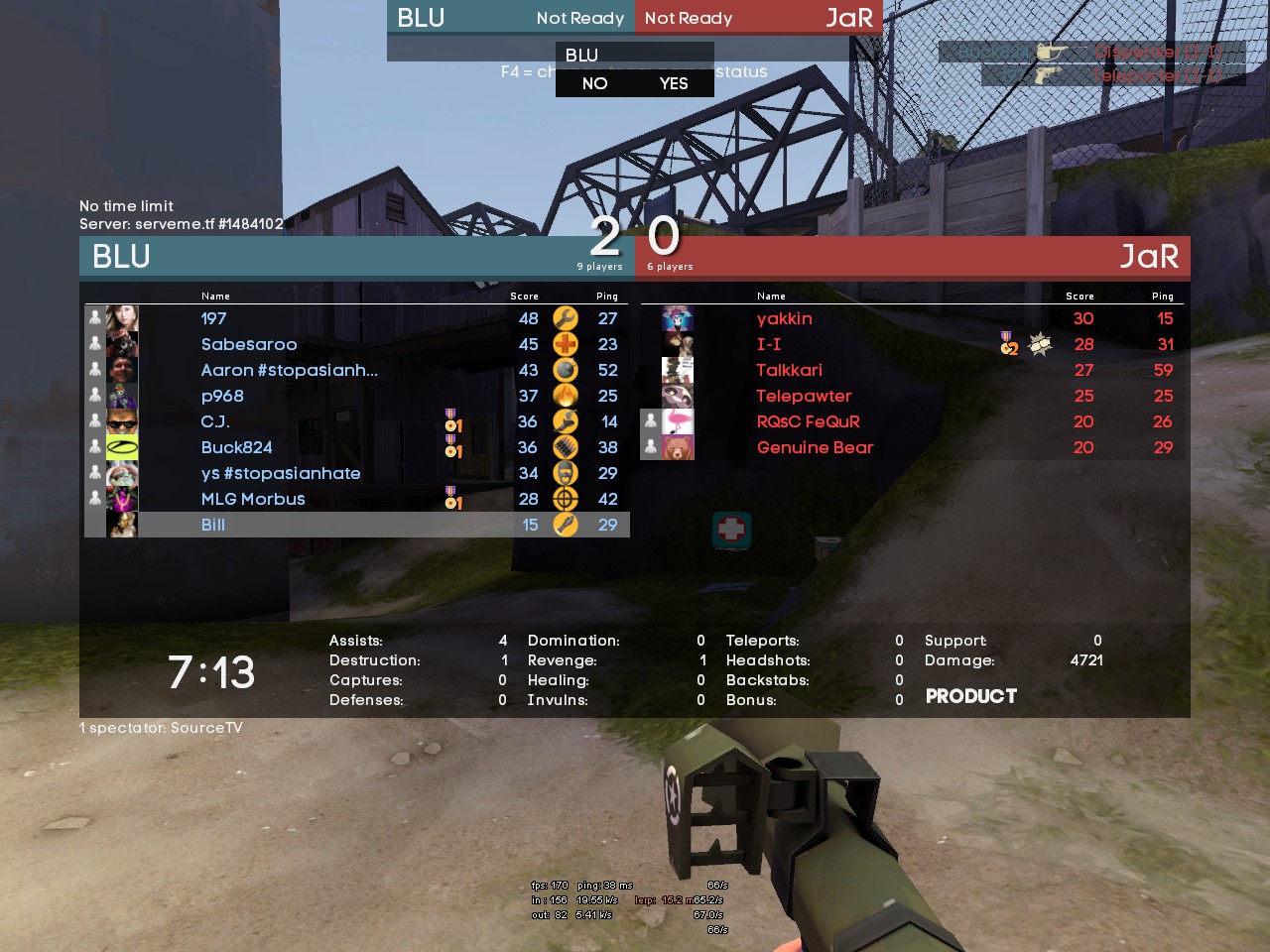The image size is (1270, 952).
Task: Click the I-I player row
Action: coord(769,344)
